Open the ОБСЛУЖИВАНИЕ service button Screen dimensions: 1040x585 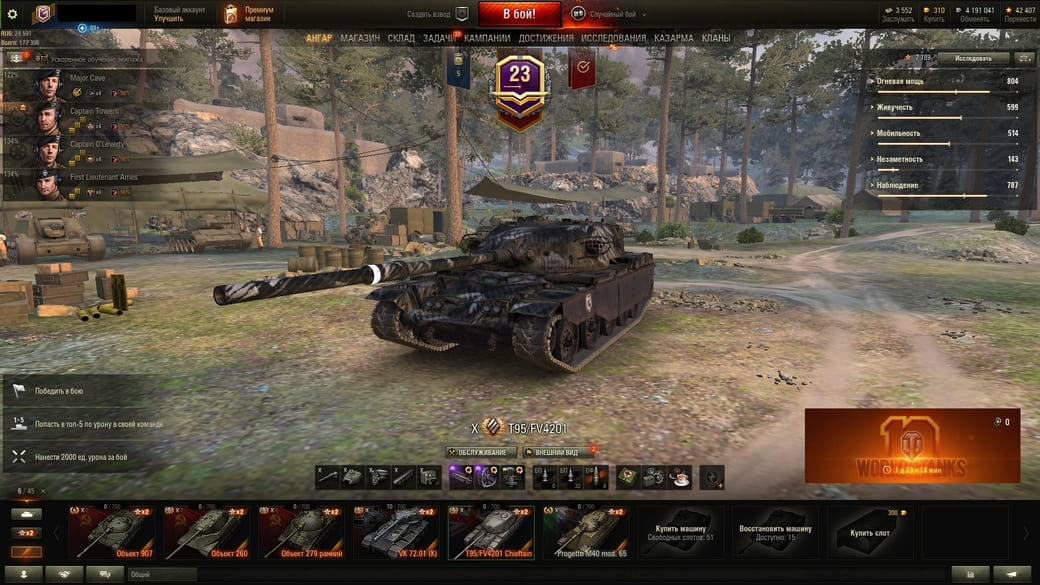click(482, 452)
